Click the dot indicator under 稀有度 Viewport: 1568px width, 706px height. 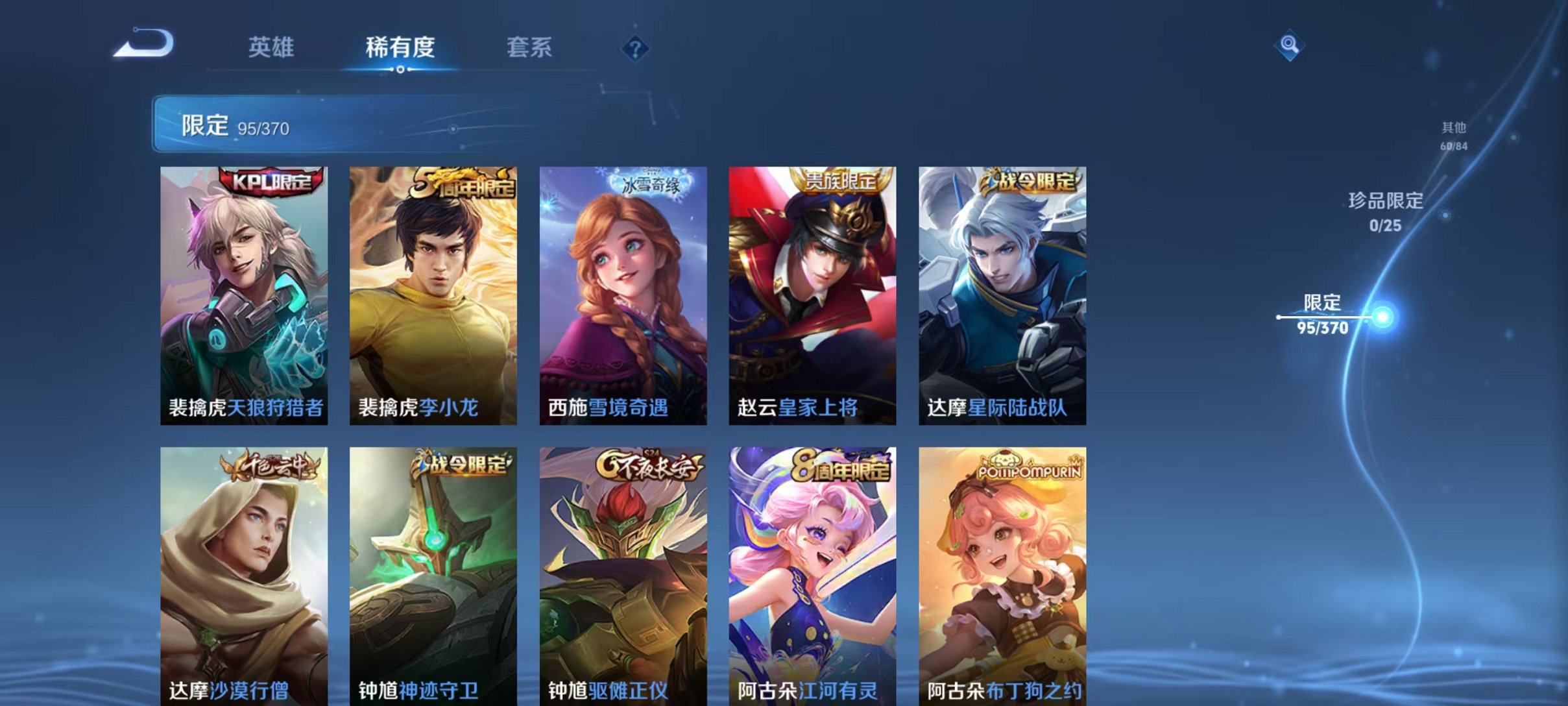tap(400, 70)
